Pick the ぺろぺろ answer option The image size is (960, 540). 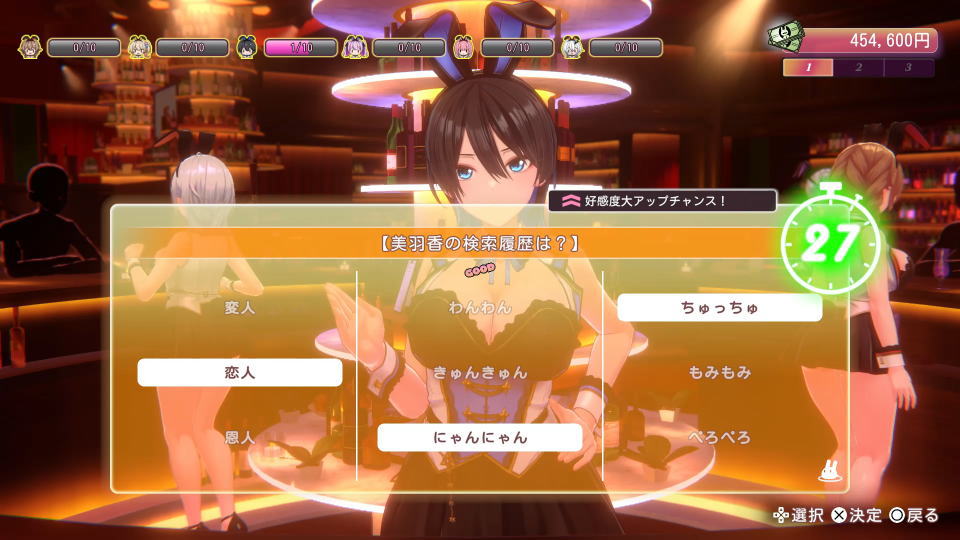[x=720, y=437]
